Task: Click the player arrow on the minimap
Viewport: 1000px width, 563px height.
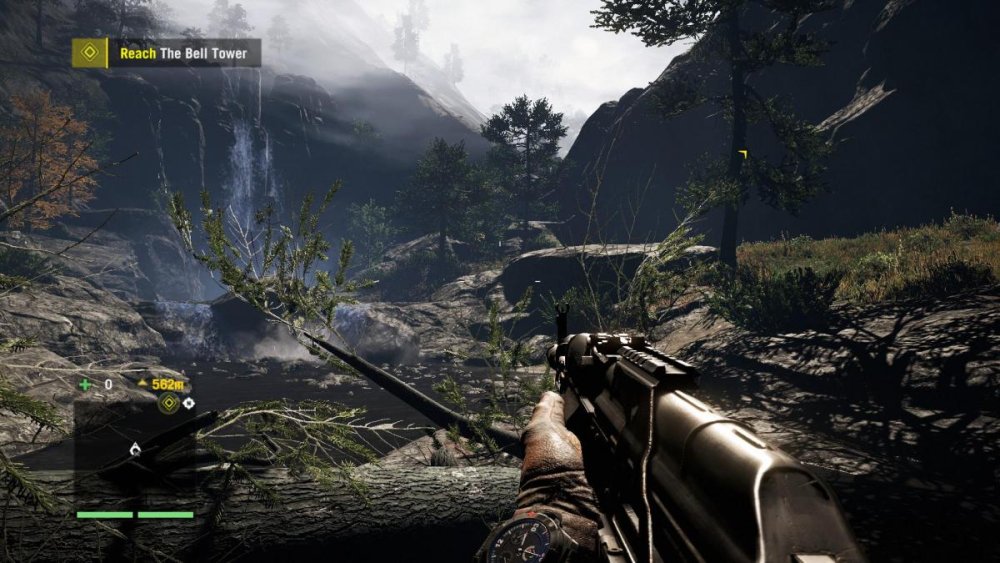Action: tap(135, 451)
